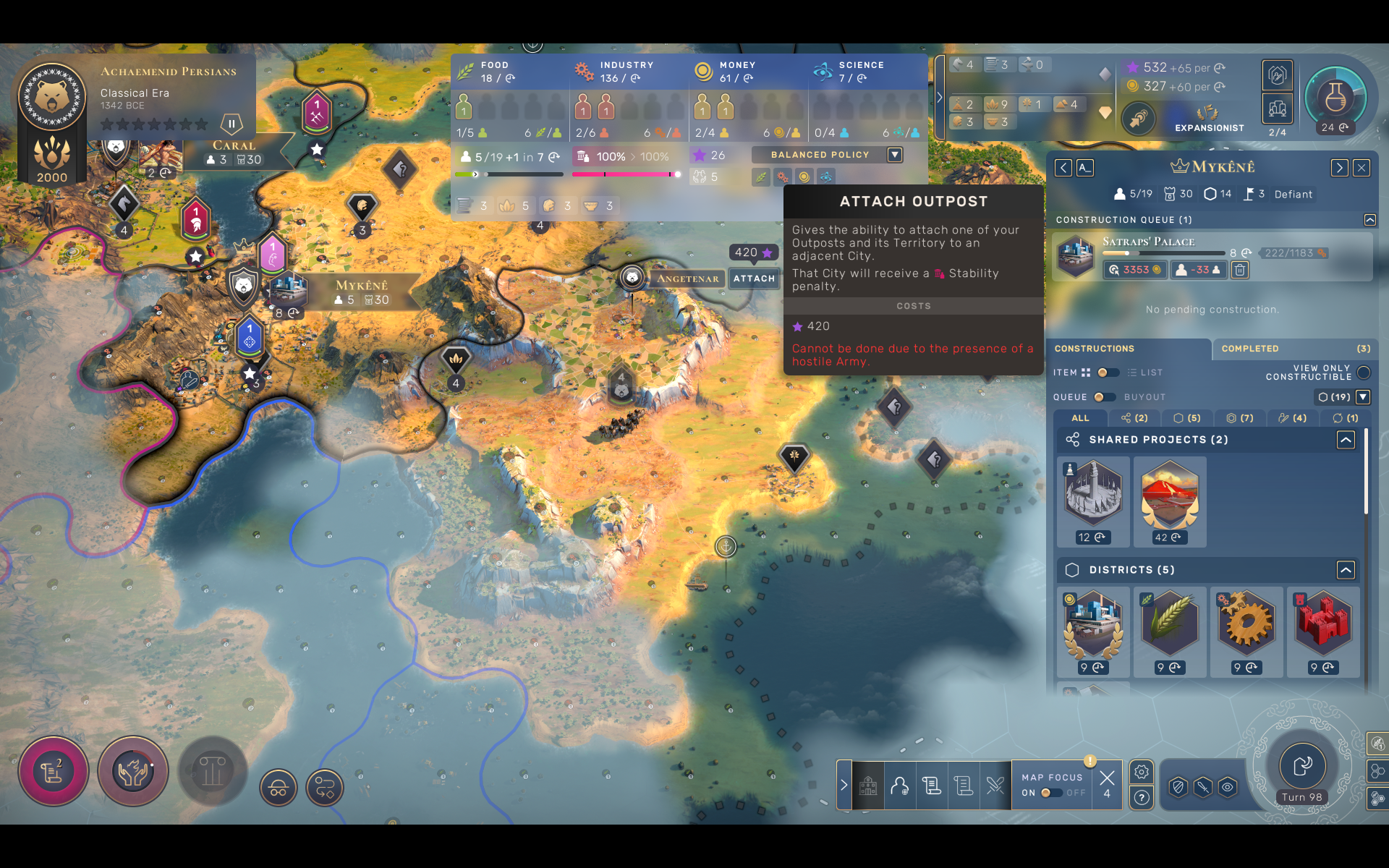Collapse the Shared Projects section
This screenshot has width=1389, height=868.
pos(1346,440)
